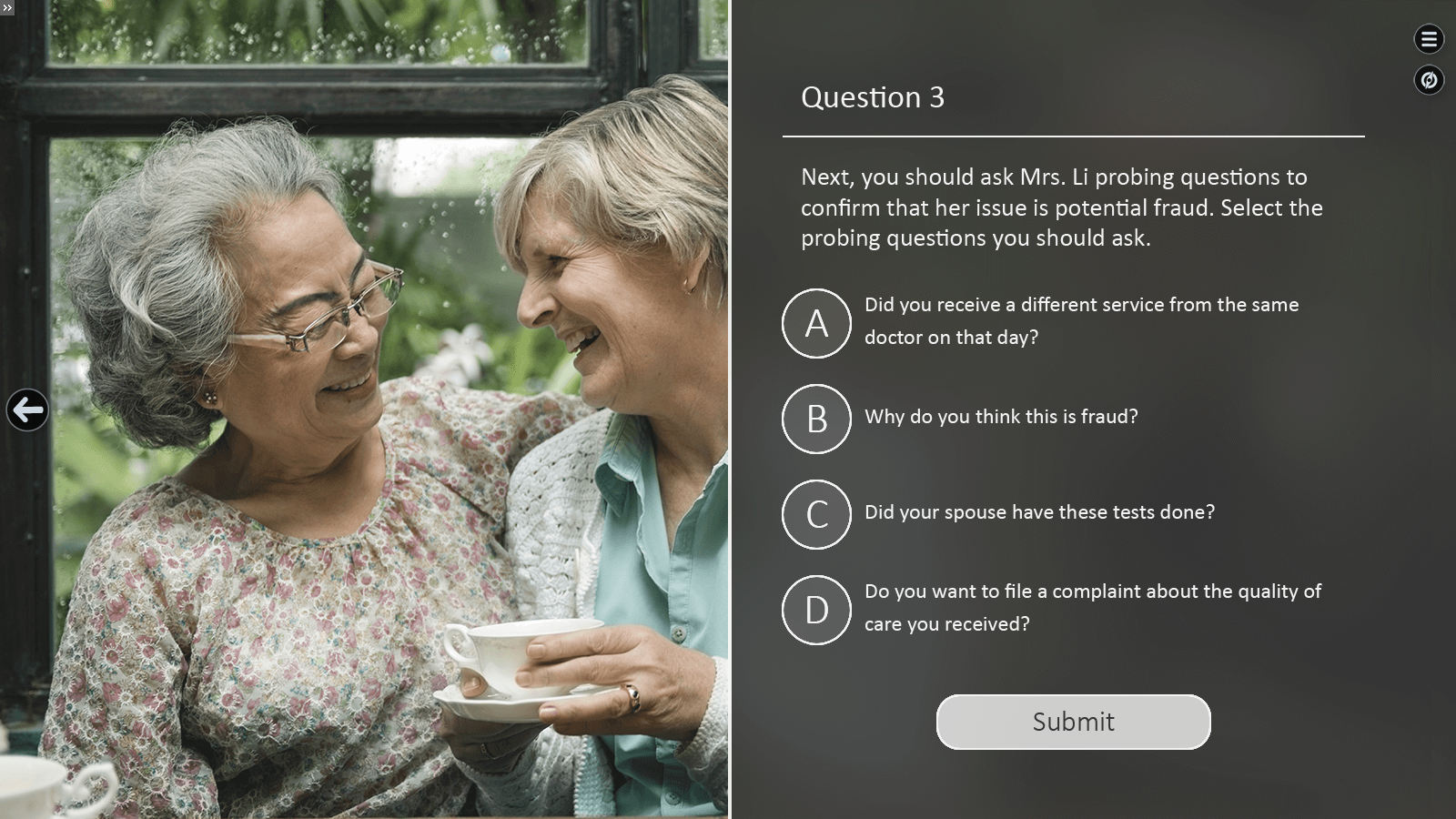Click the circled A answer icon
The image size is (1456, 819).
(816, 324)
